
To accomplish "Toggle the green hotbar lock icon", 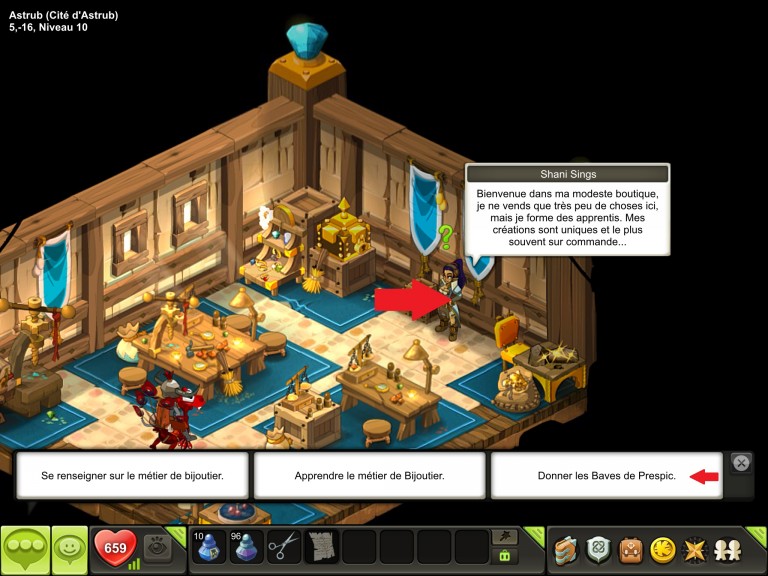I will point(505,556).
